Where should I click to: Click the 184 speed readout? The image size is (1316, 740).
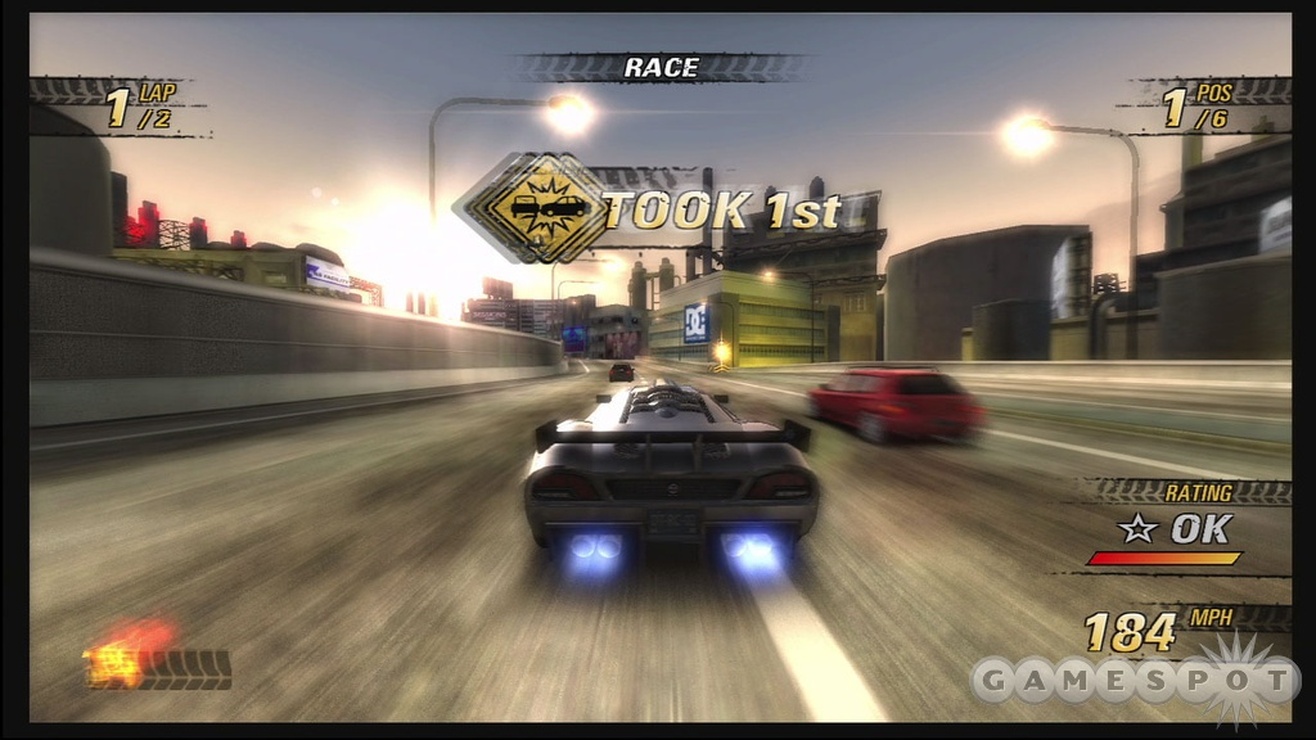point(1128,630)
